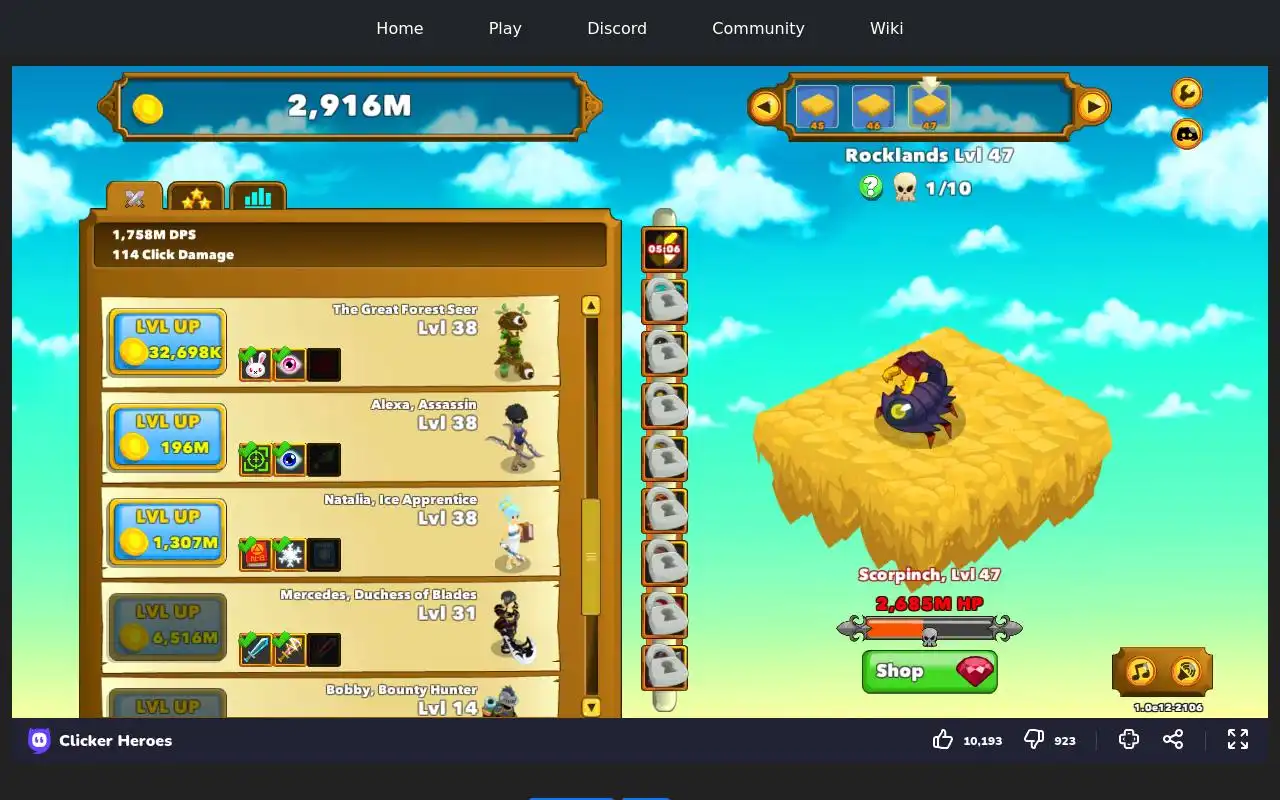
Task: Level up The Great Forest Seer
Action: 167,341
